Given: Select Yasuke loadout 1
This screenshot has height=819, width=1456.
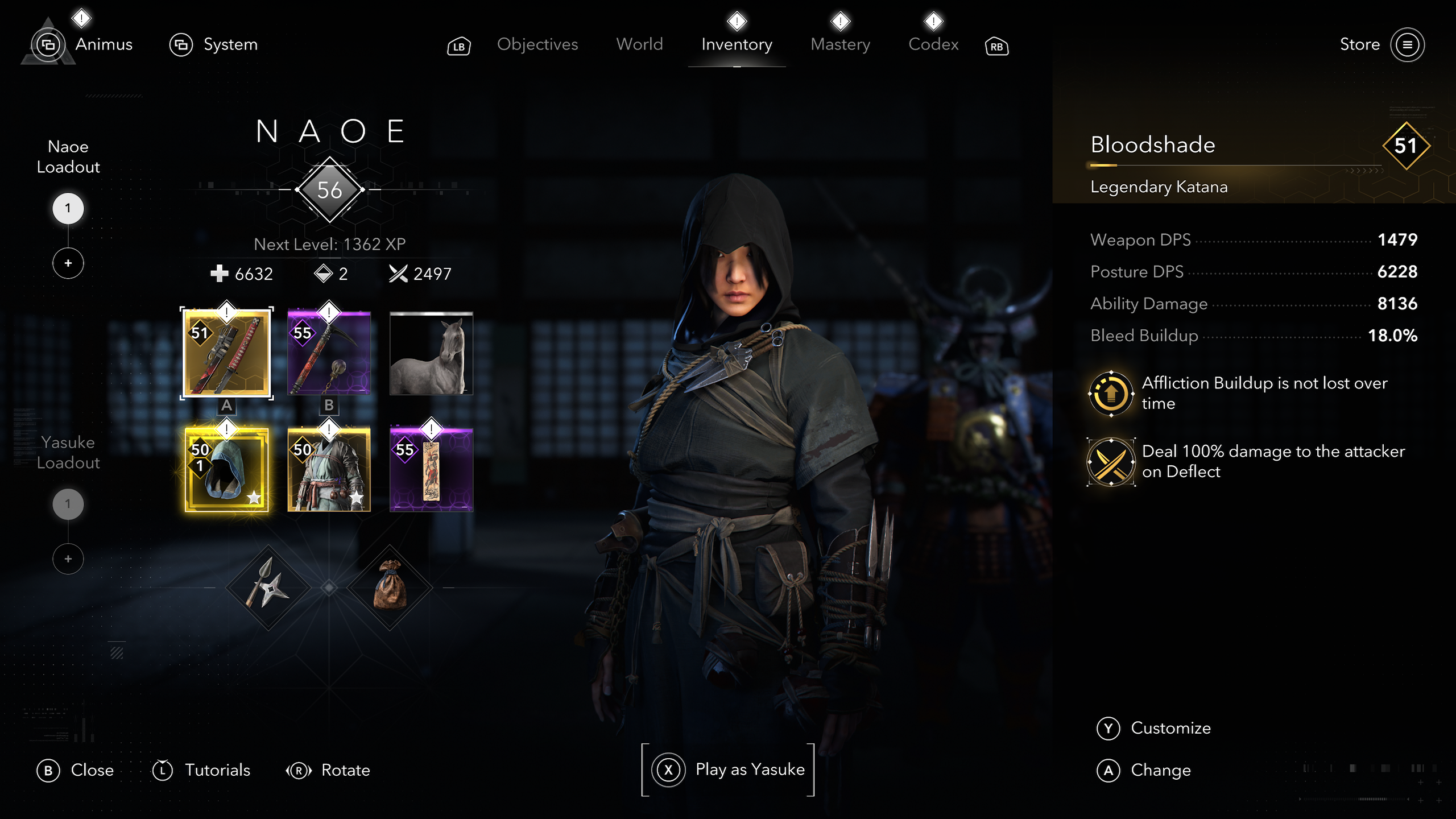Looking at the screenshot, I should 68,504.
